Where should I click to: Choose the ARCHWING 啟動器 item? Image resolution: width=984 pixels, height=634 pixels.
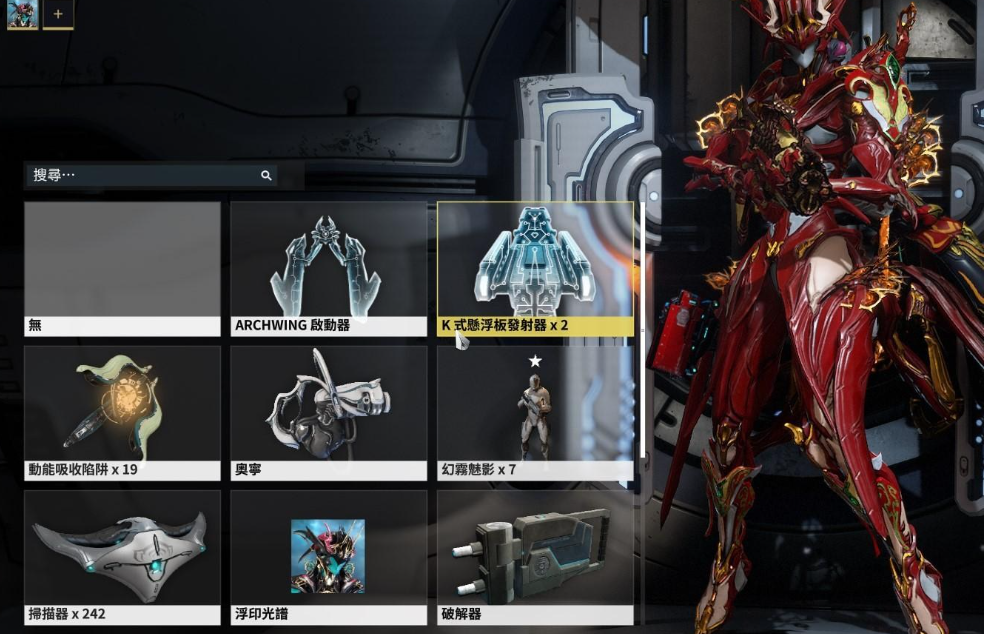point(328,268)
